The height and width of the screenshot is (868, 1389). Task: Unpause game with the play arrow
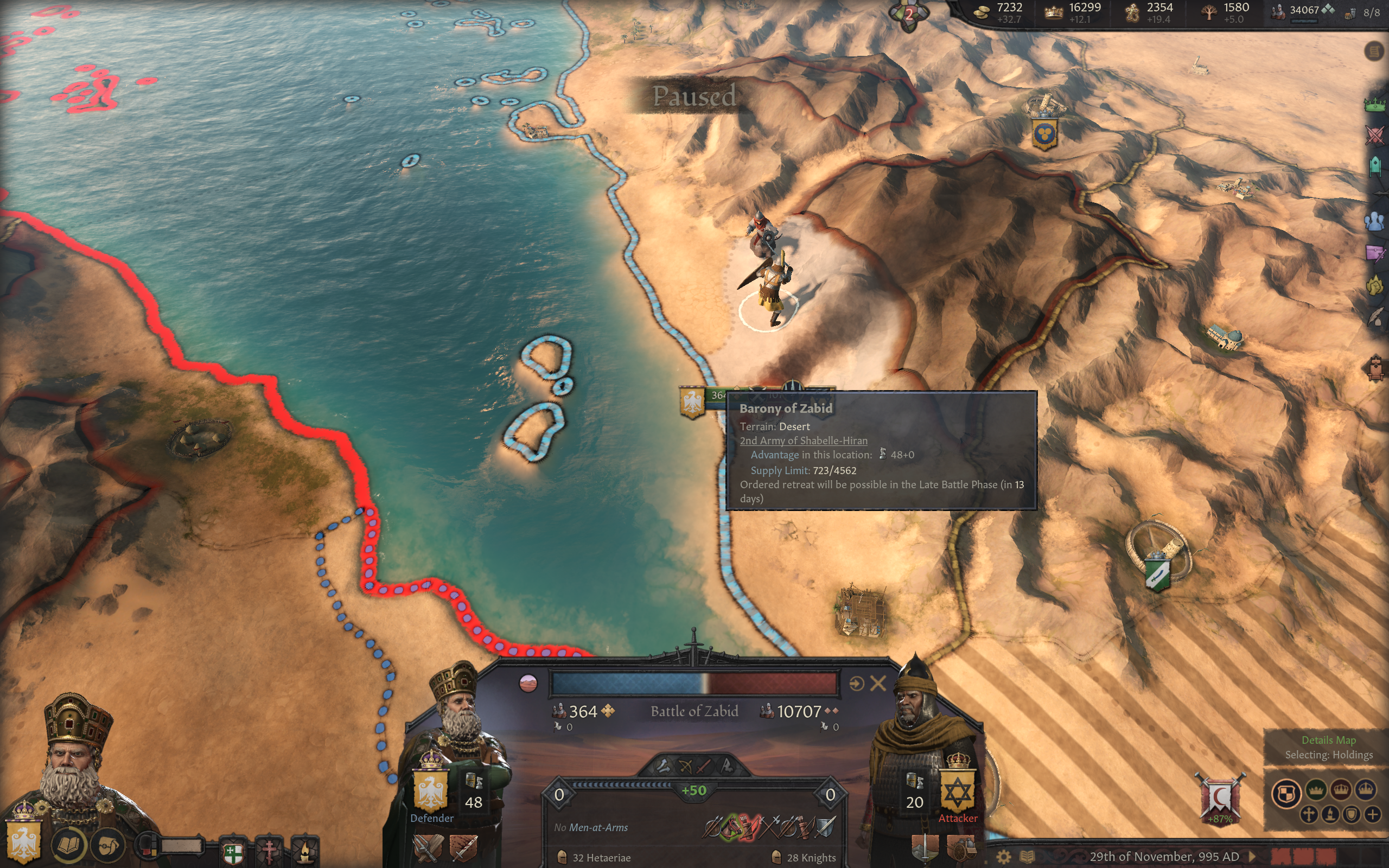pos(1253,857)
